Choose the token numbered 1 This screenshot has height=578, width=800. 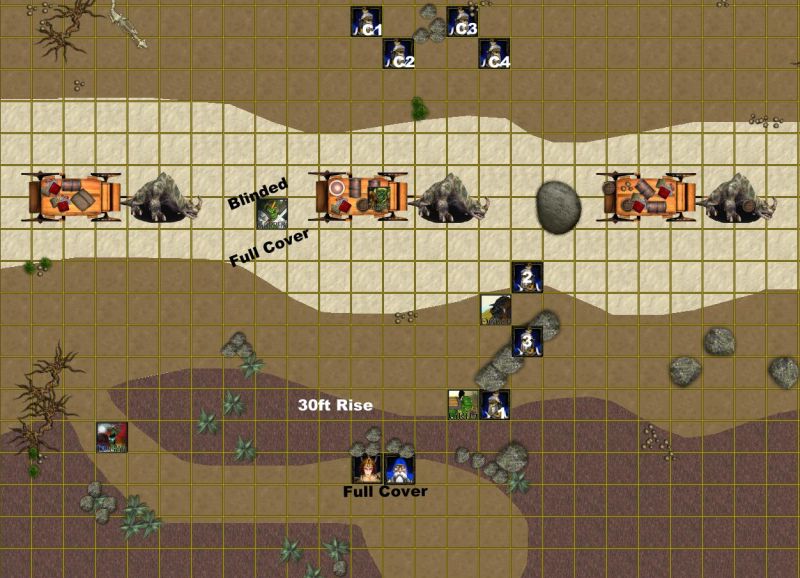495,405
